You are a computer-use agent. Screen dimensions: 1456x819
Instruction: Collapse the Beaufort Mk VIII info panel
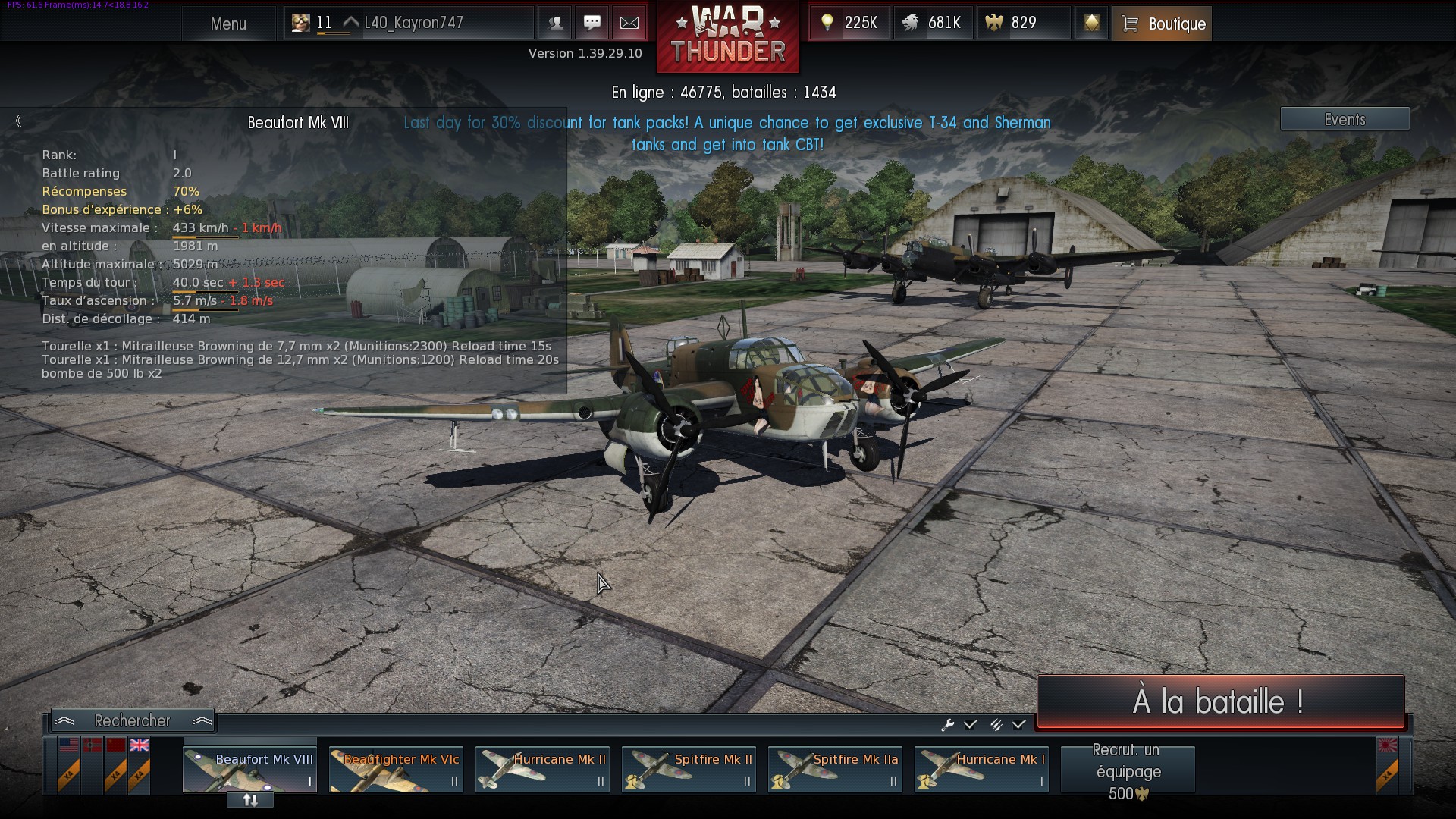pos(18,121)
